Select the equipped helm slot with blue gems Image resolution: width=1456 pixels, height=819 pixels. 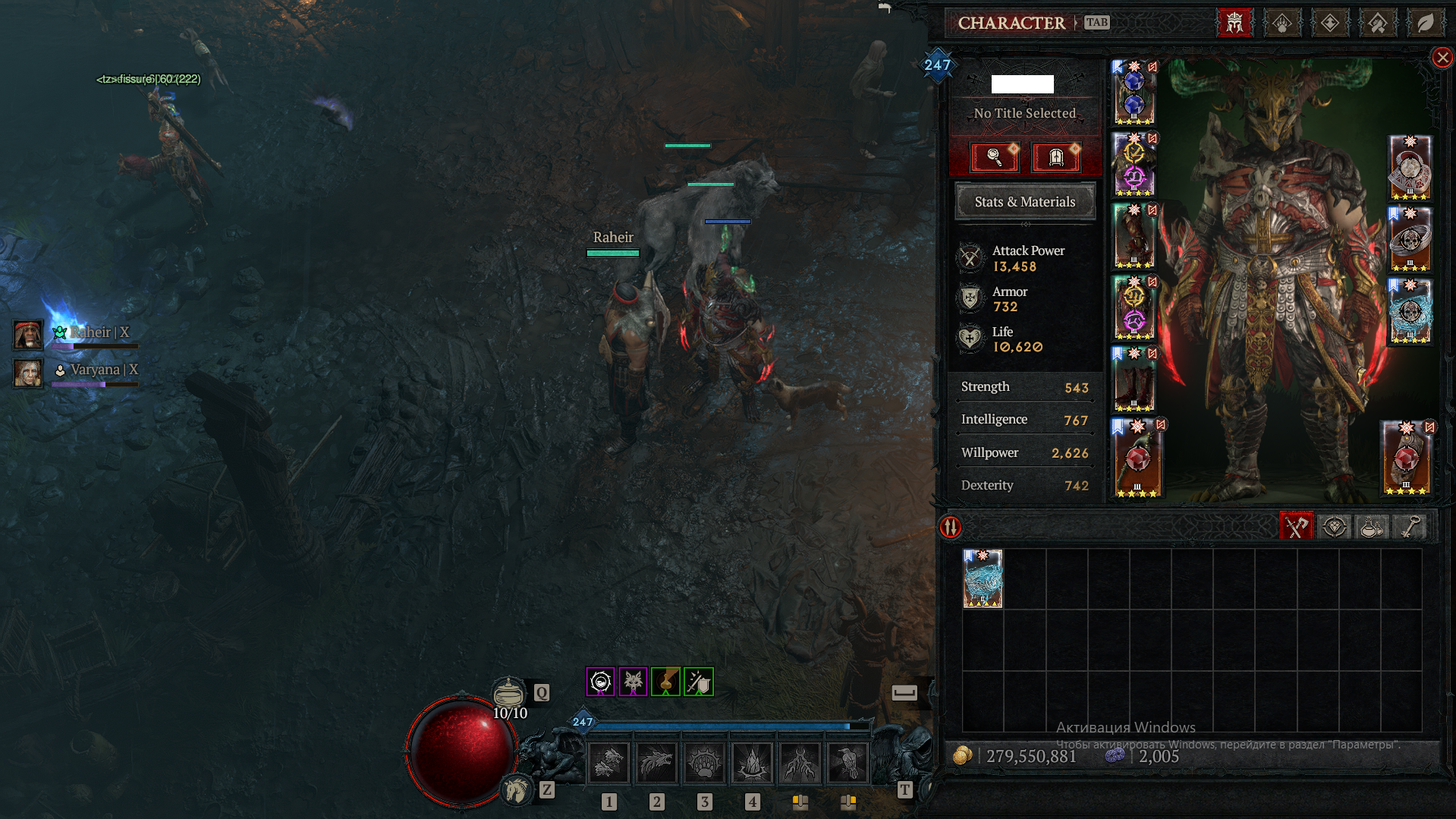click(x=1134, y=93)
